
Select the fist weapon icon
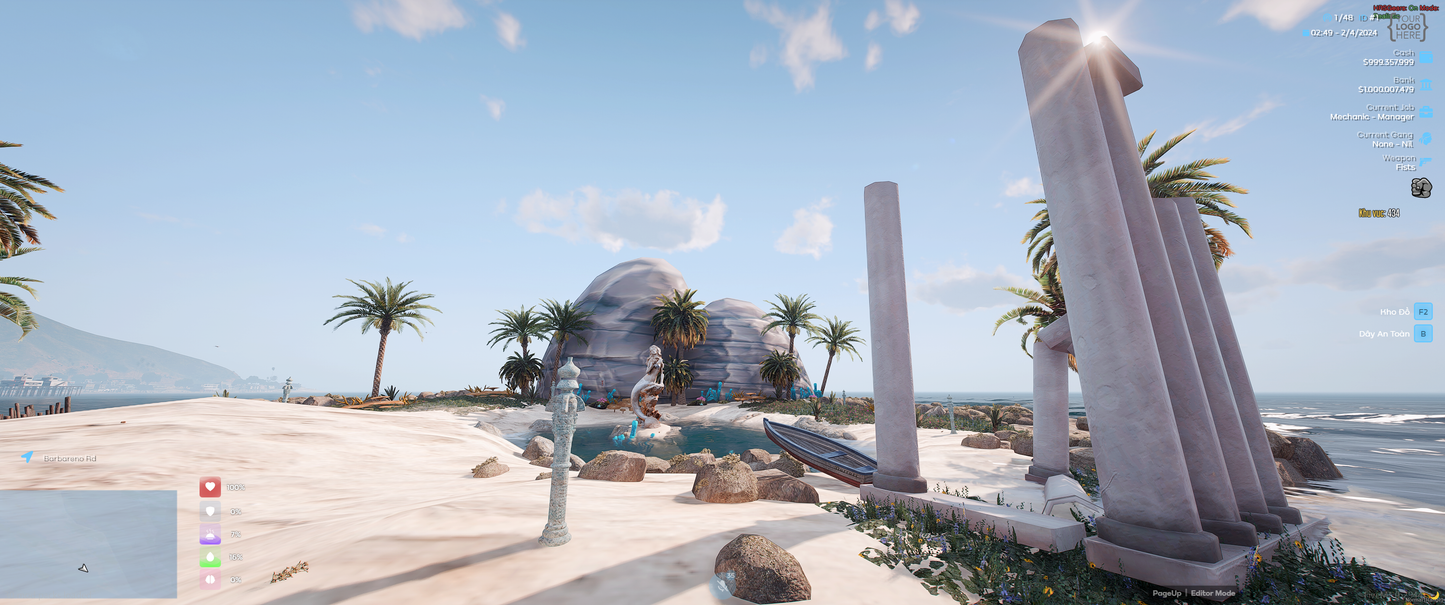pos(1421,187)
